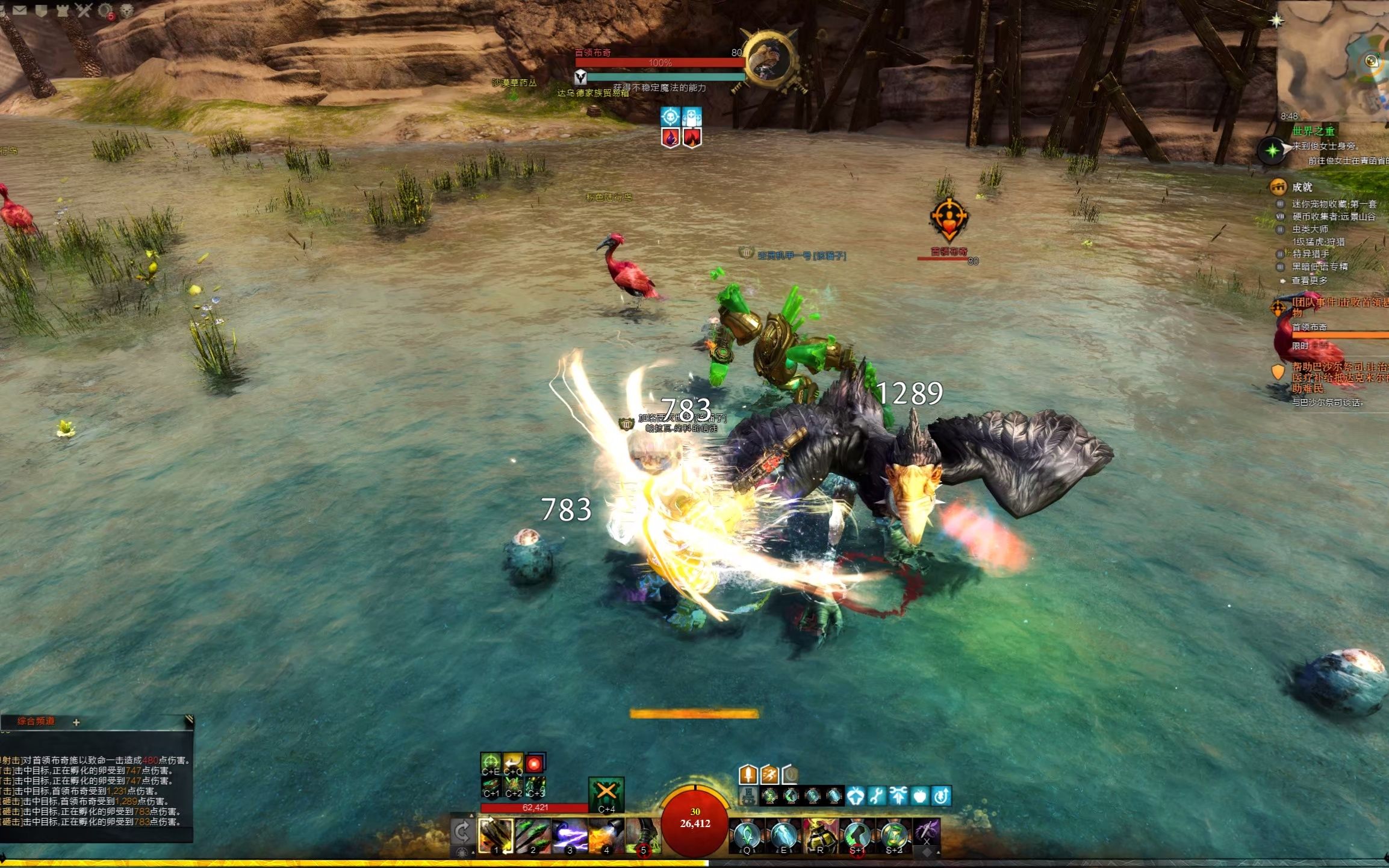Activate the hourglass utility skill S+2

pyautogui.click(x=894, y=835)
